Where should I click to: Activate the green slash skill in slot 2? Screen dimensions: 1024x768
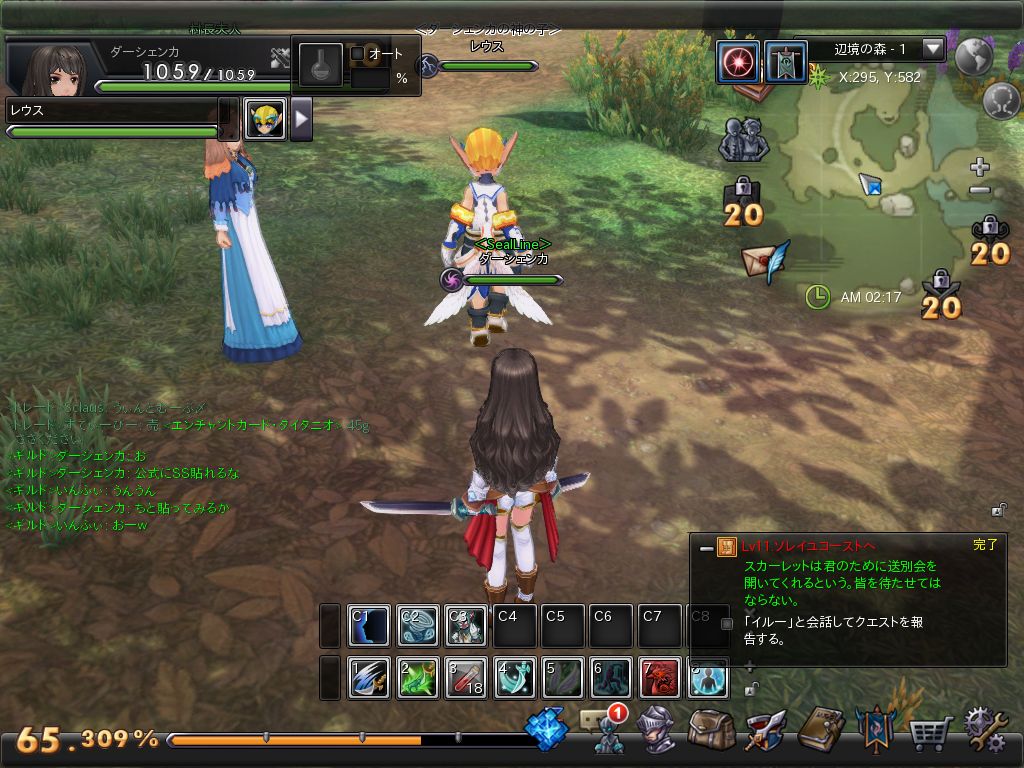(417, 678)
